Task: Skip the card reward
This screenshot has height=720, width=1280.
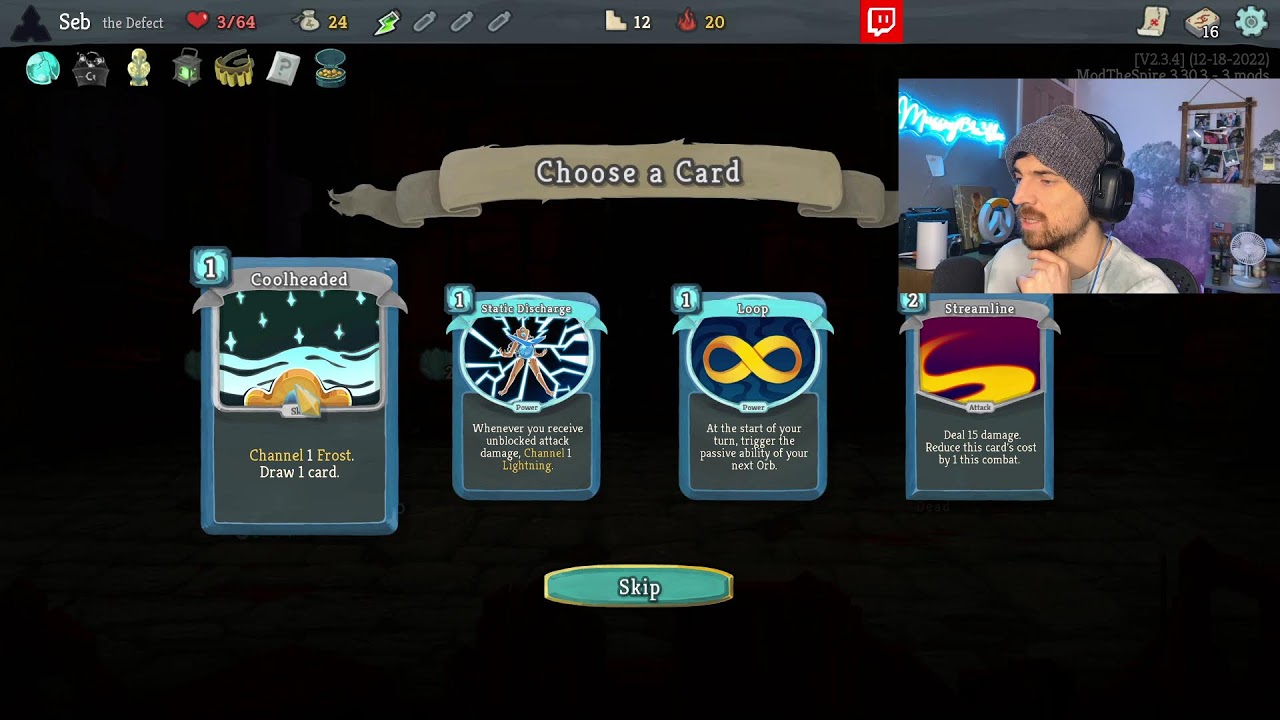Action: click(x=639, y=587)
